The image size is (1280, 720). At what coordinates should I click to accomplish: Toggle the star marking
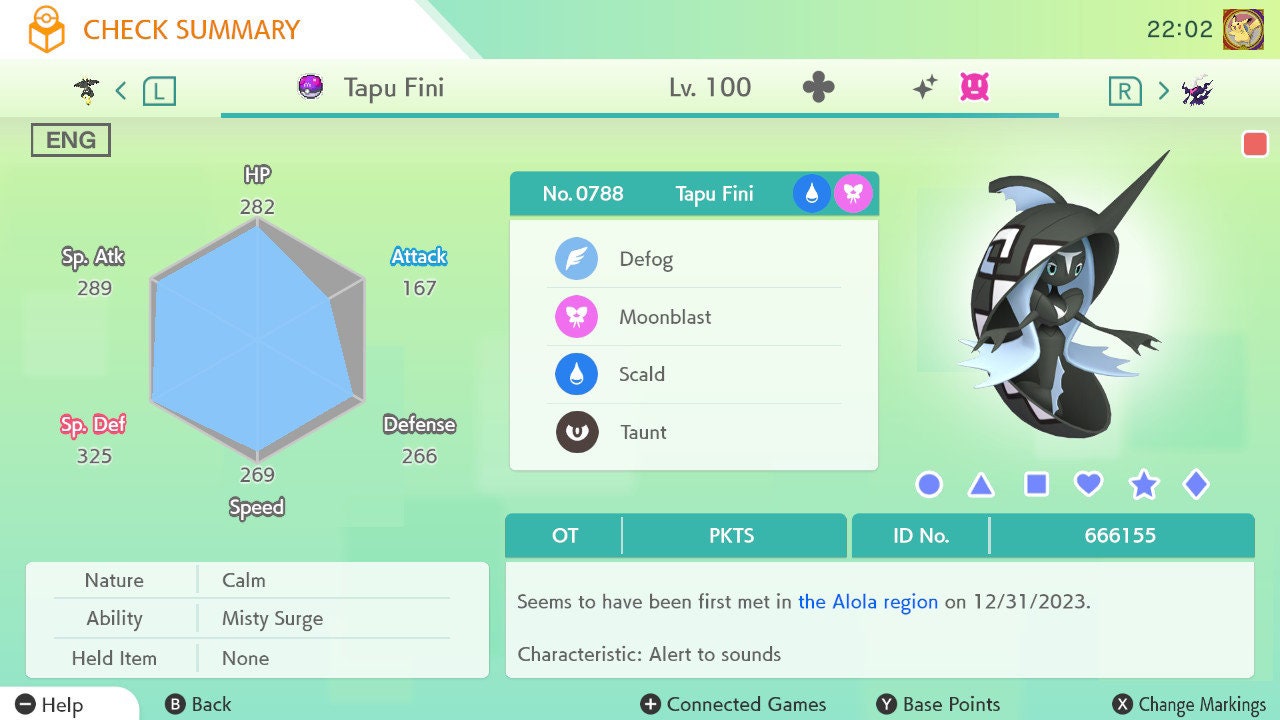tap(1143, 485)
